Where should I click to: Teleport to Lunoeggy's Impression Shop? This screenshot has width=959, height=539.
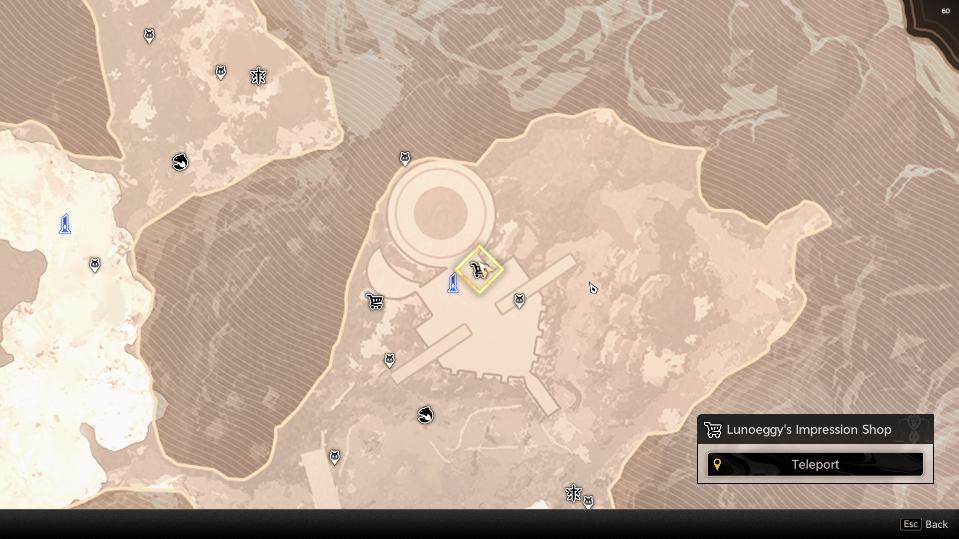[x=815, y=464]
